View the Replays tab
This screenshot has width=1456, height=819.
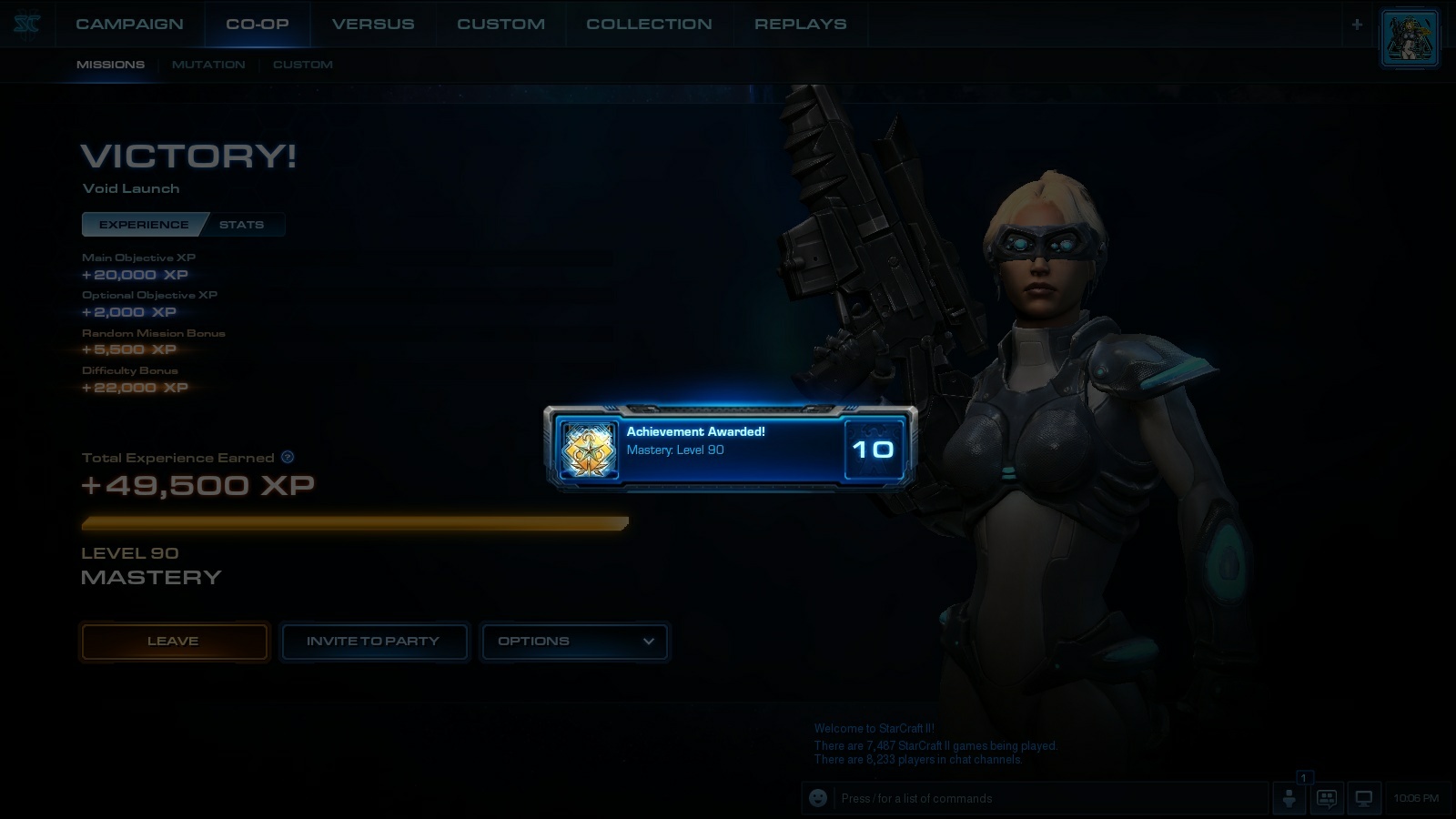point(800,24)
